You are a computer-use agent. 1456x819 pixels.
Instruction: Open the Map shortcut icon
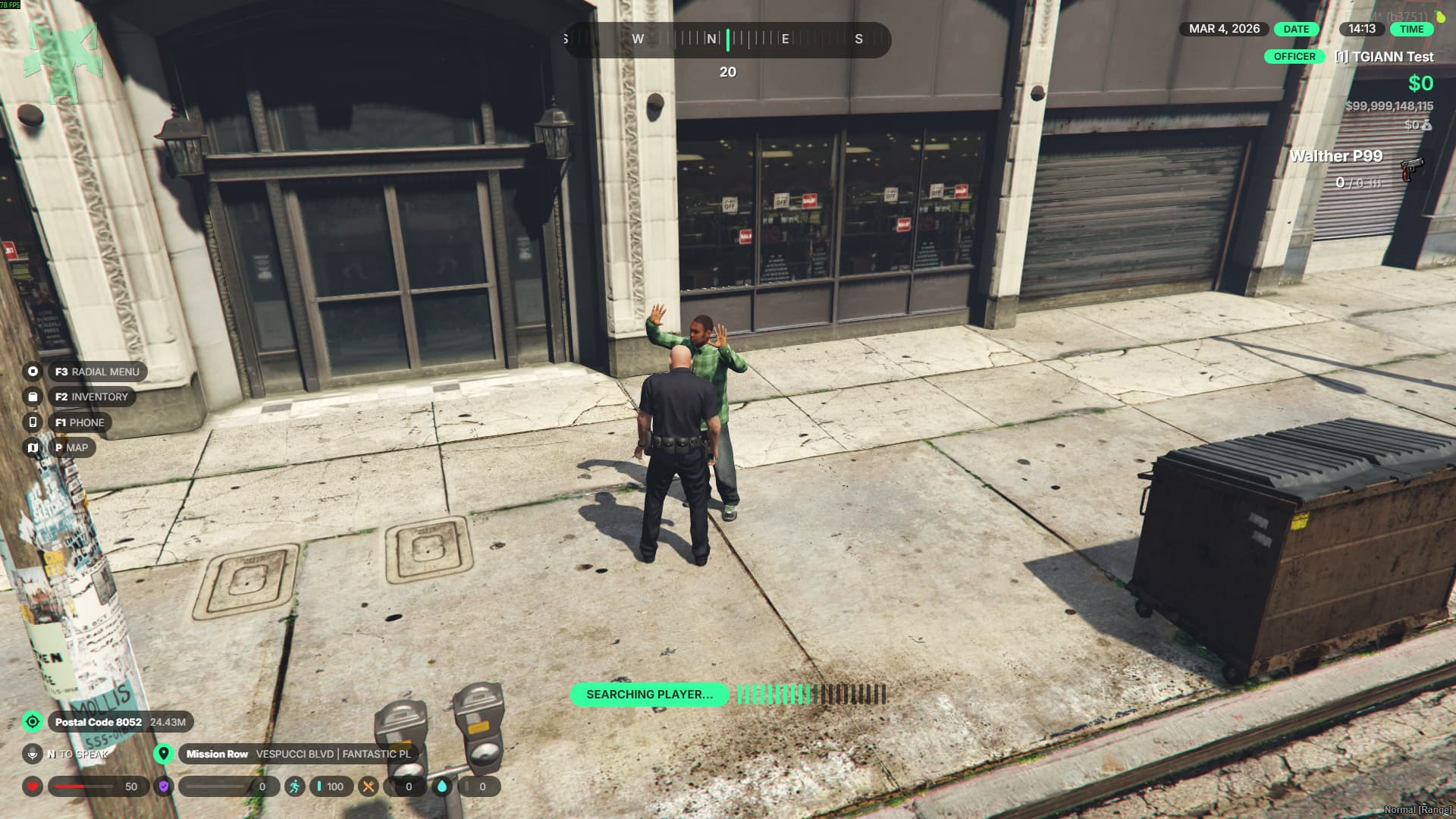33,447
